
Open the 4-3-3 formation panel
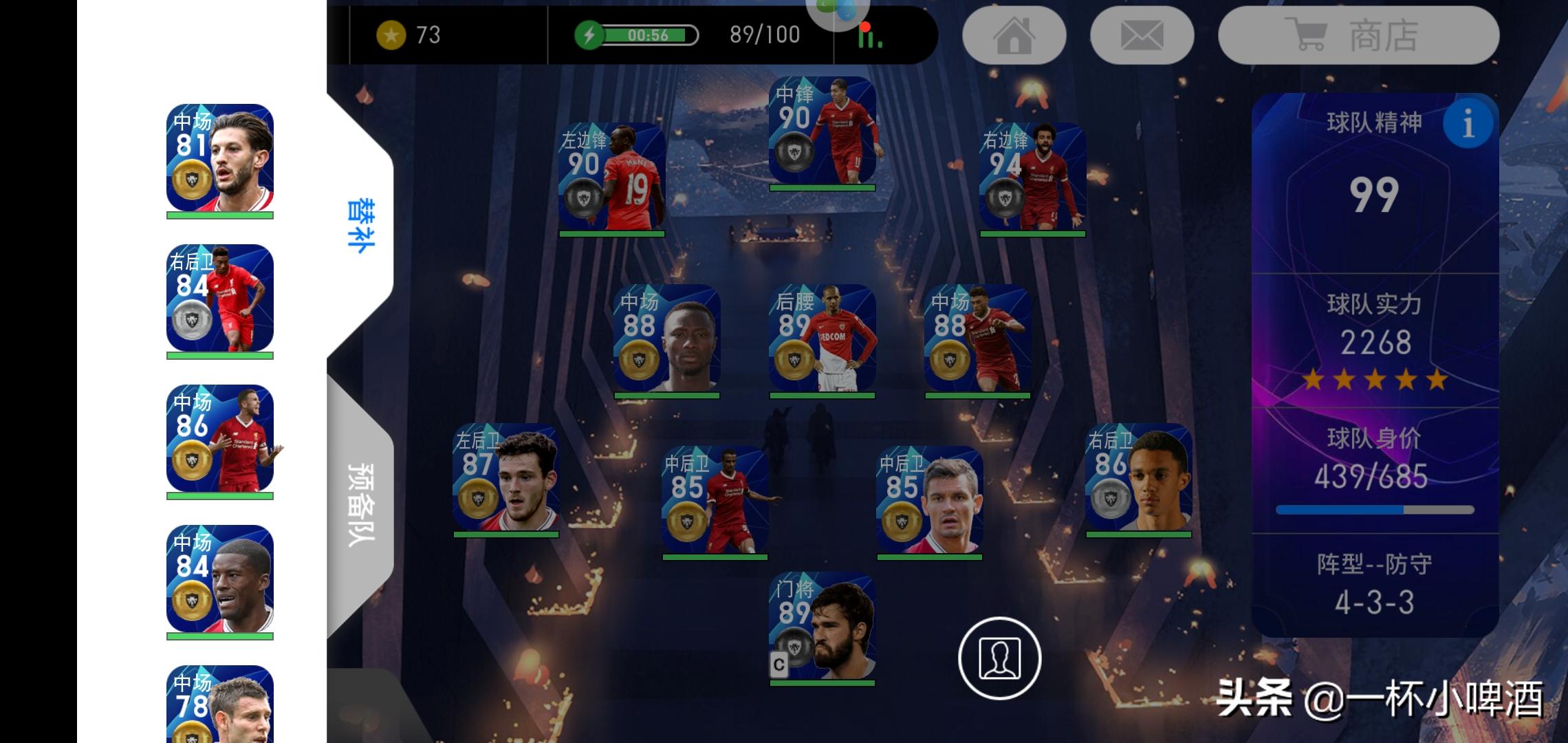[1374, 585]
